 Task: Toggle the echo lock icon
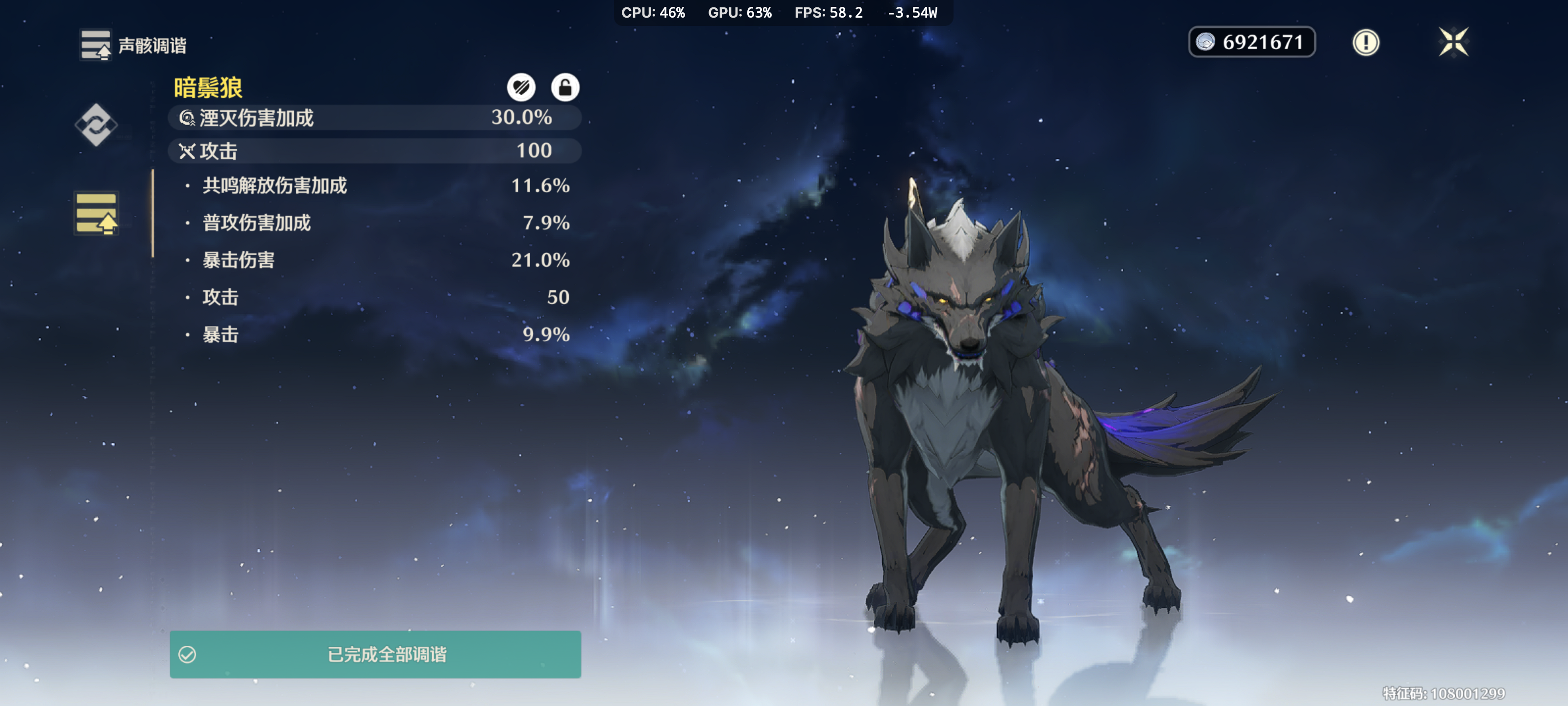(564, 88)
